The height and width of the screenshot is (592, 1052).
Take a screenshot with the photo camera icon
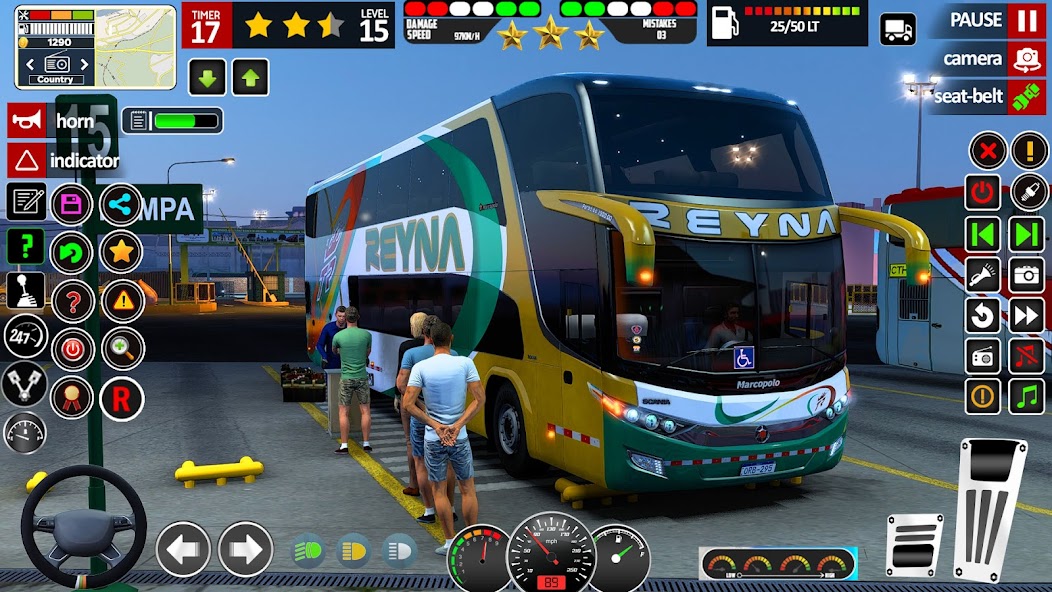pyautogui.click(x=1028, y=273)
